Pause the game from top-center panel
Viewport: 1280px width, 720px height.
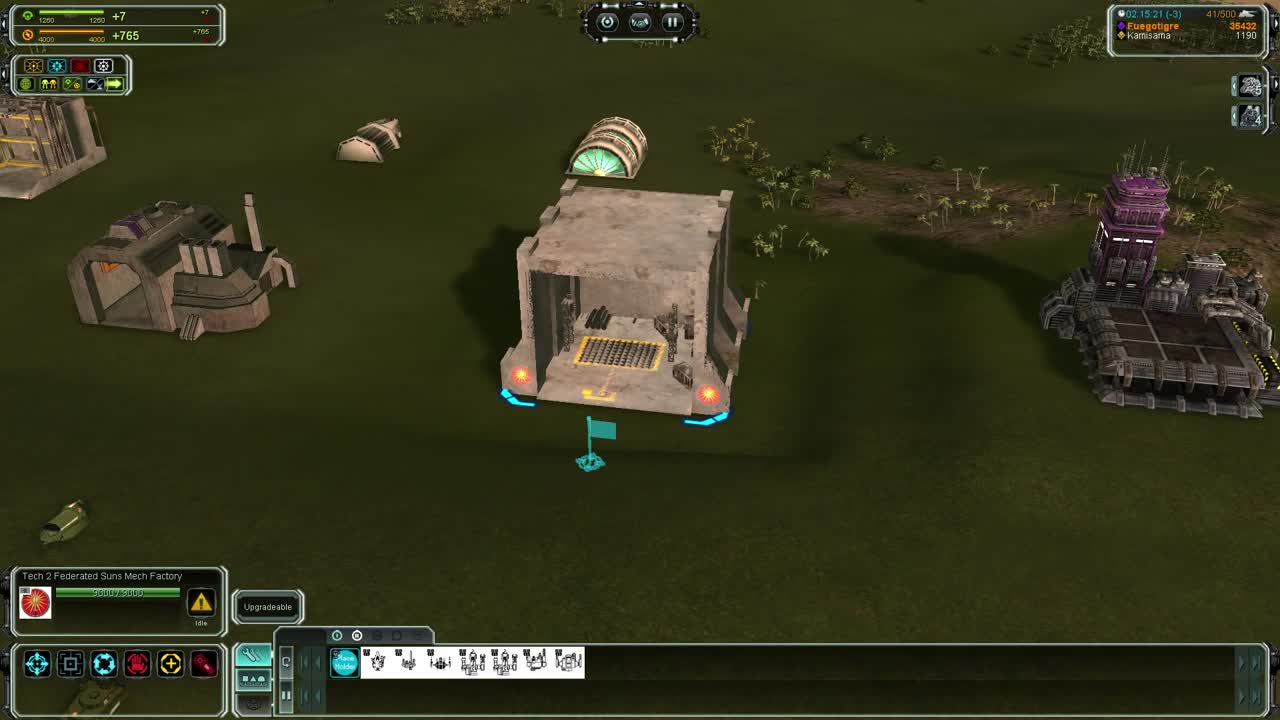pyautogui.click(x=674, y=22)
